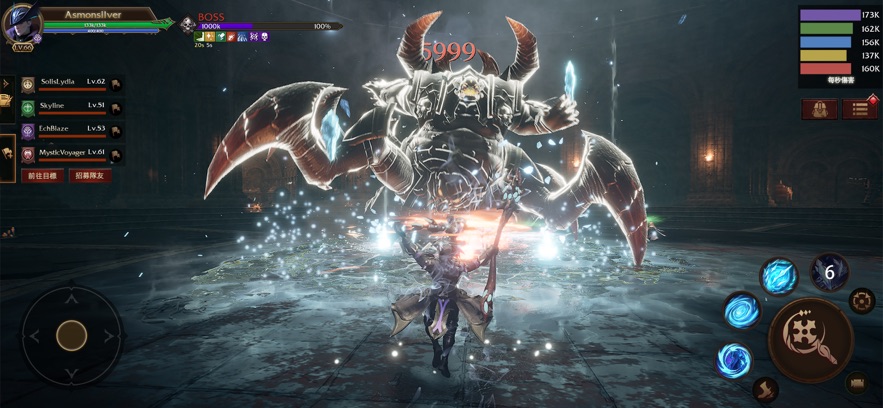Use the blue whirlwind dash skill

pos(735,359)
